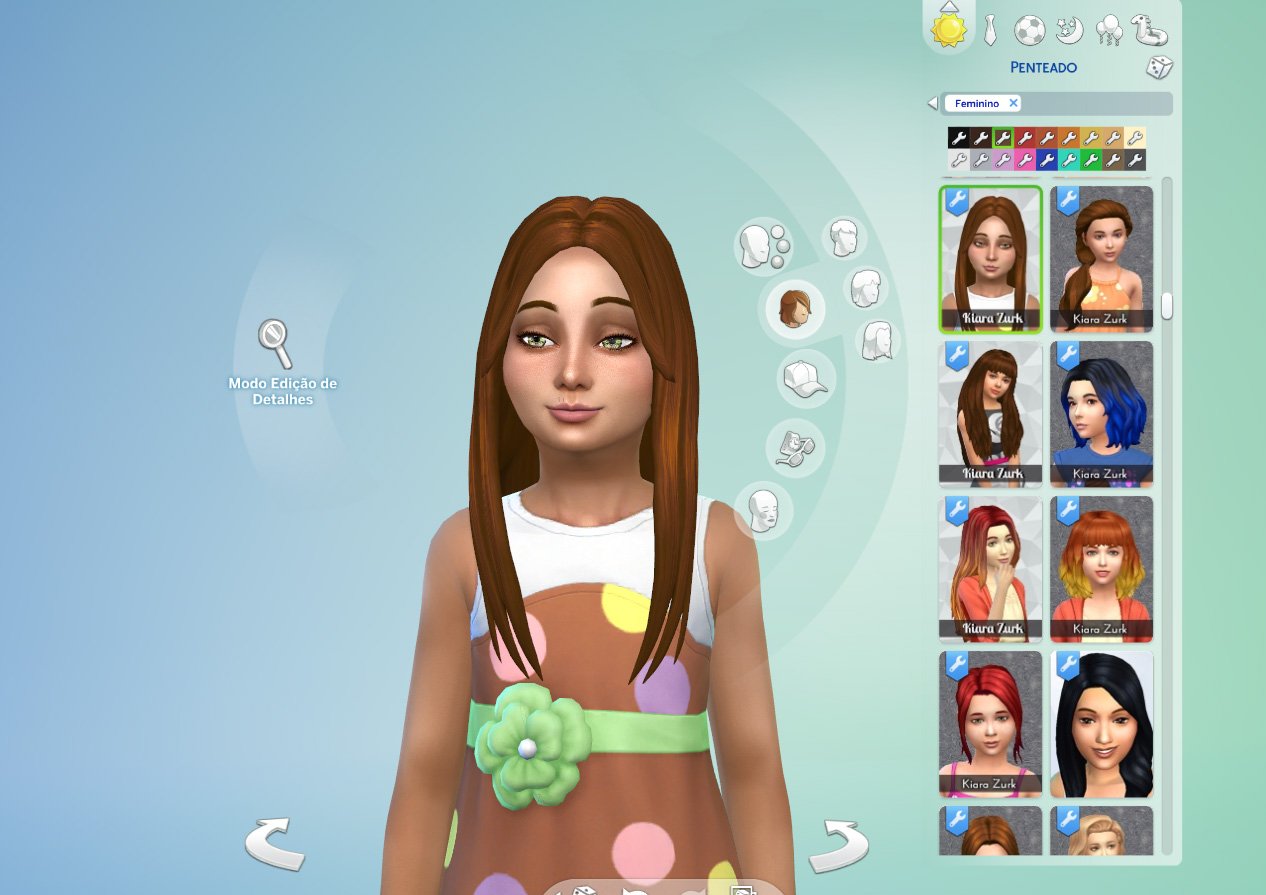Choose the sleepwear moon tab
This screenshot has height=895, width=1266.
(x=1069, y=31)
